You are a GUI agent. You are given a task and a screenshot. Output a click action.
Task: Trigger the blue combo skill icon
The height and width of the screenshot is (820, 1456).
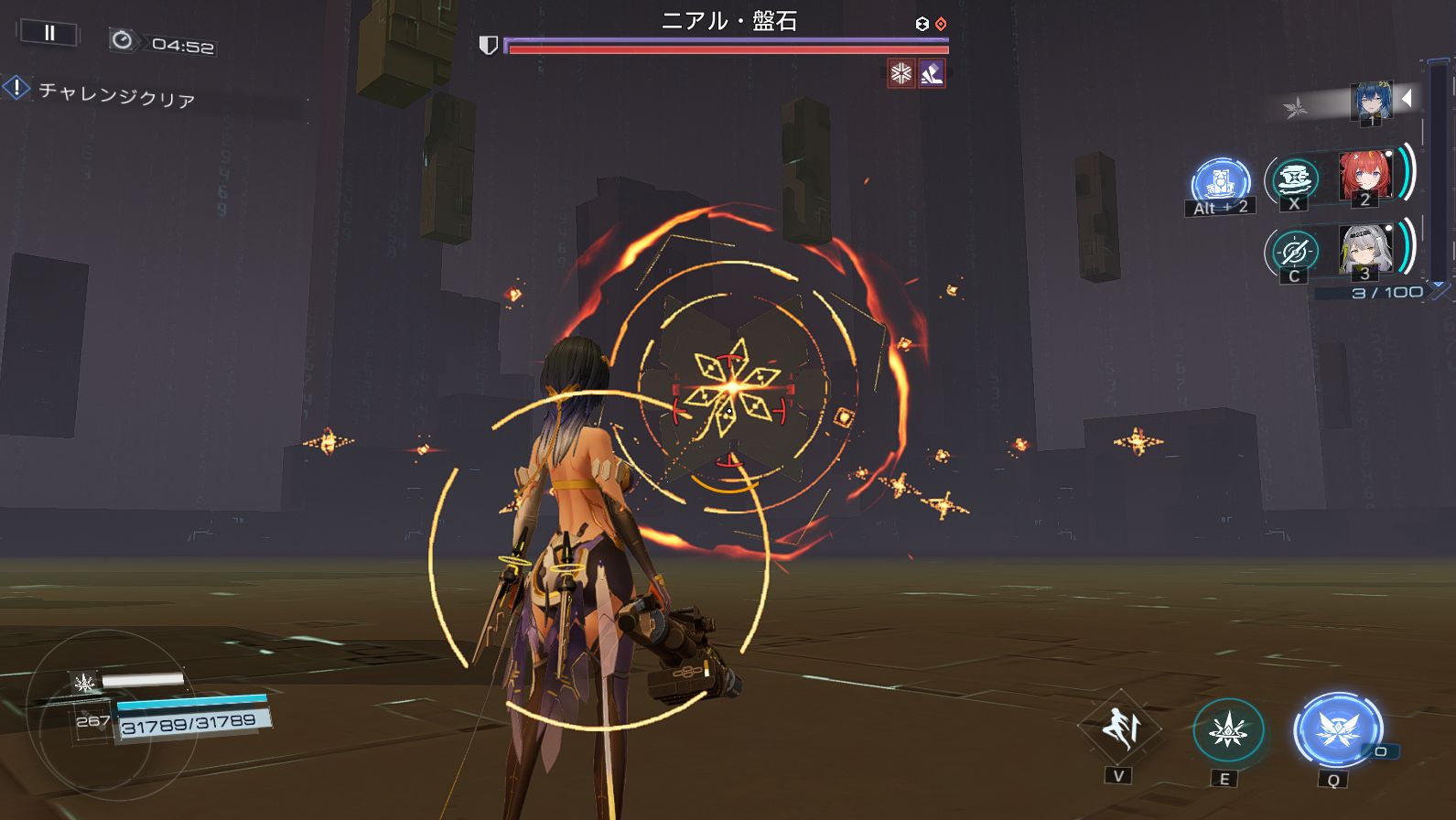point(1221,181)
